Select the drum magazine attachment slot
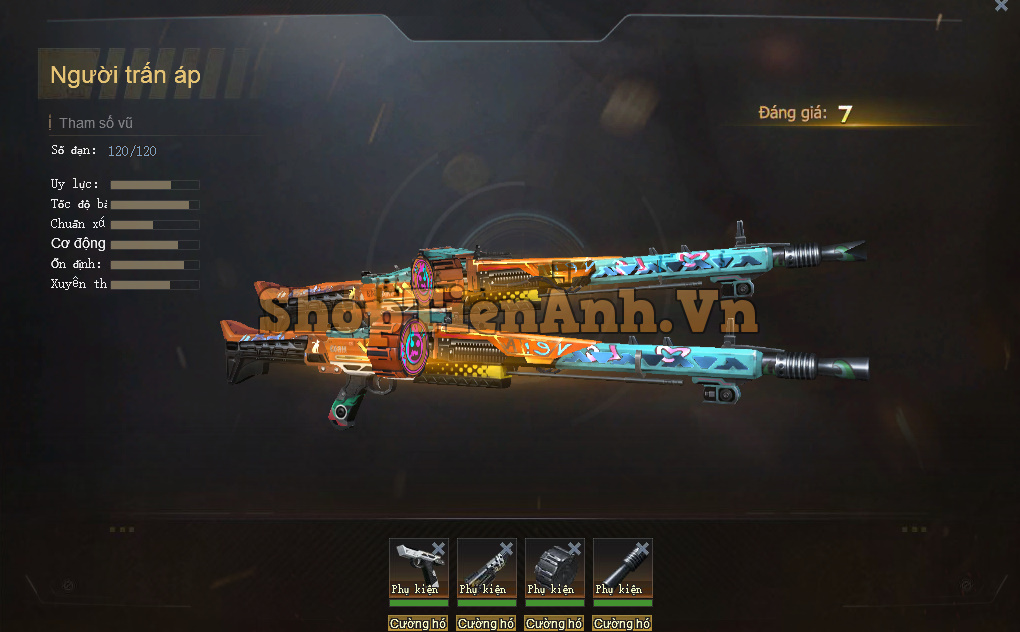Viewport: 1020px width, 632px height. (x=553, y=565)
